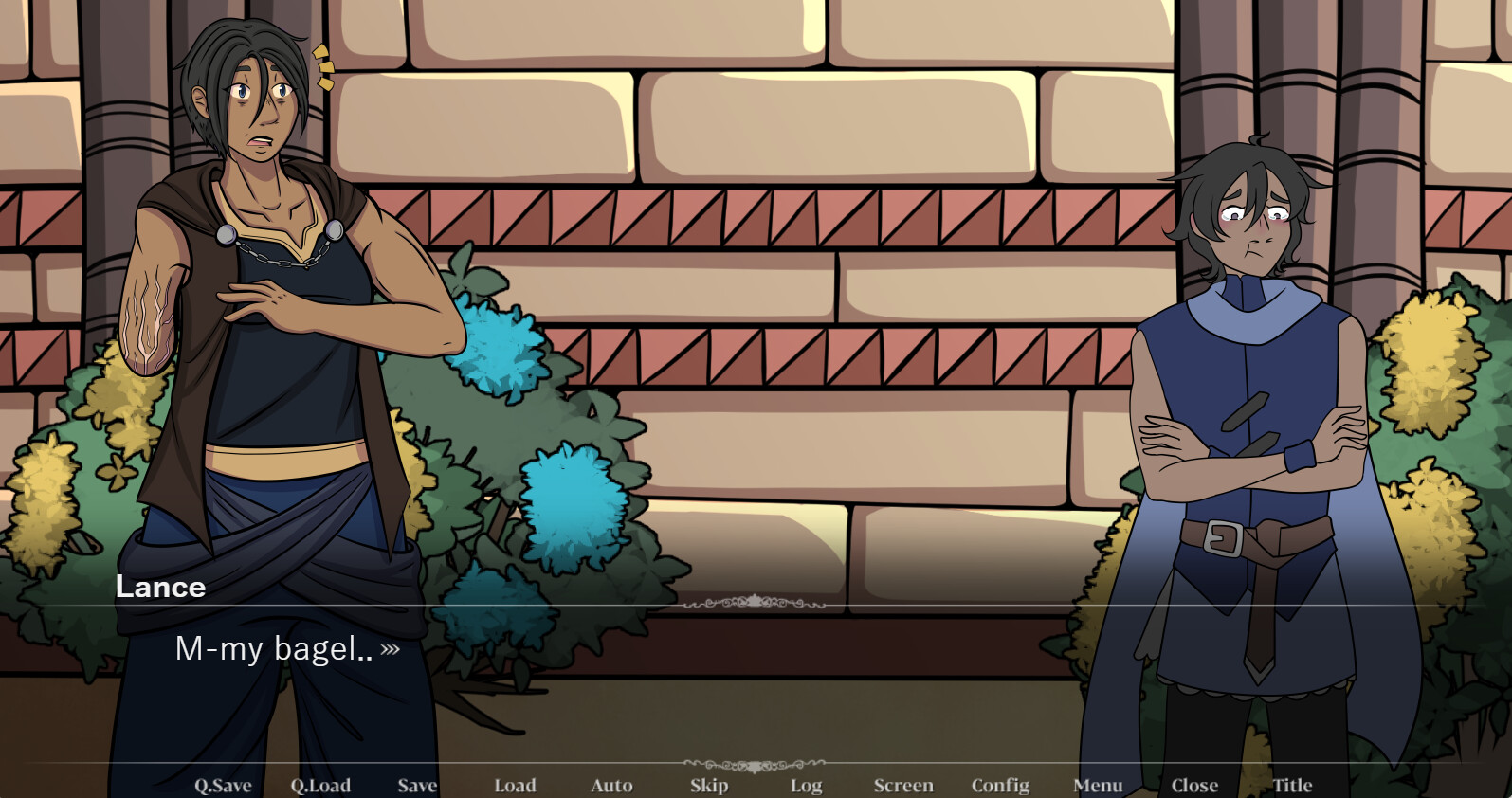The width and height of the screenshot is (1512, 798).
Task: Open the Load screen
Action: (516, 786)
